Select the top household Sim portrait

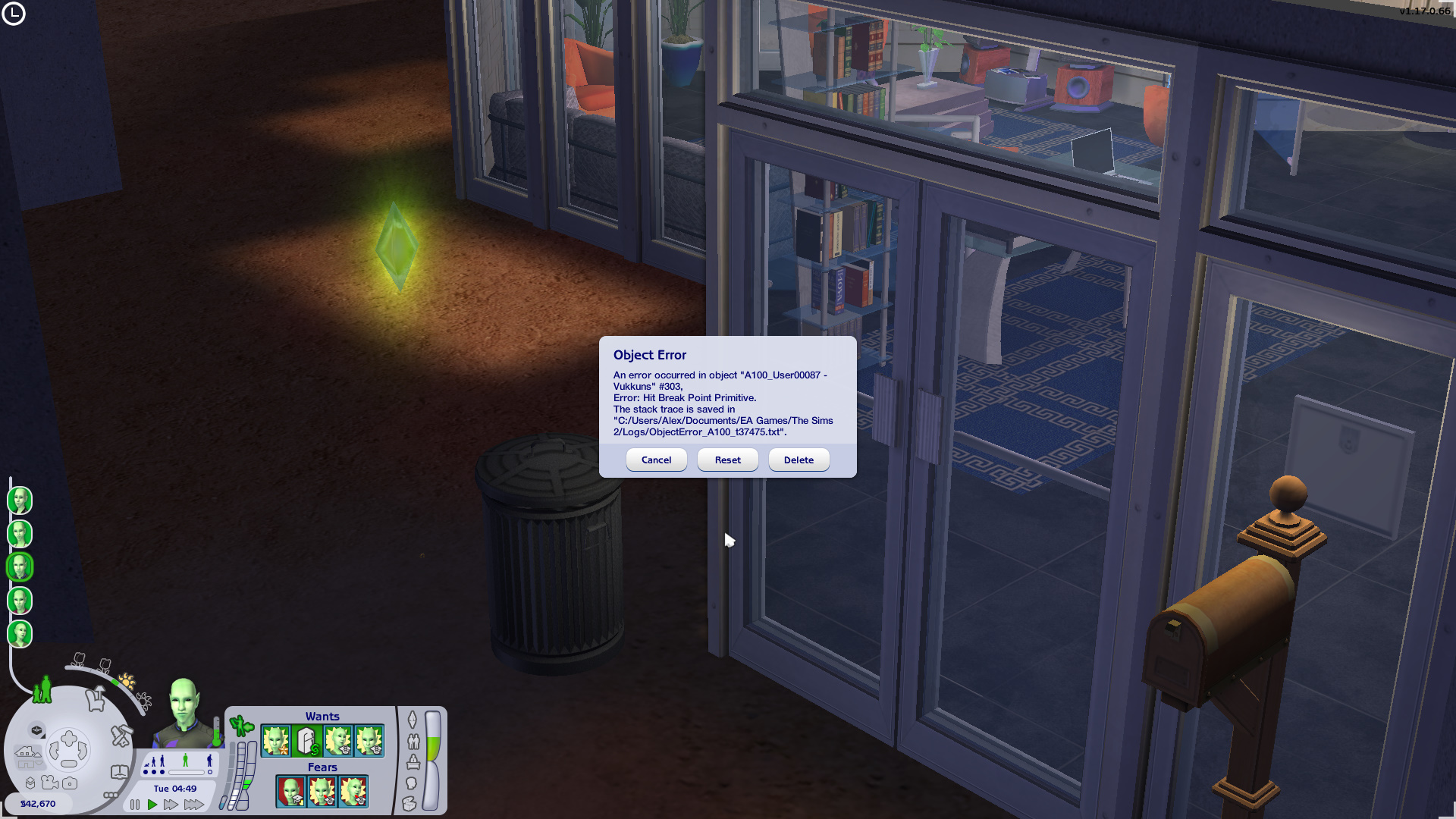(x=20, y=500)
